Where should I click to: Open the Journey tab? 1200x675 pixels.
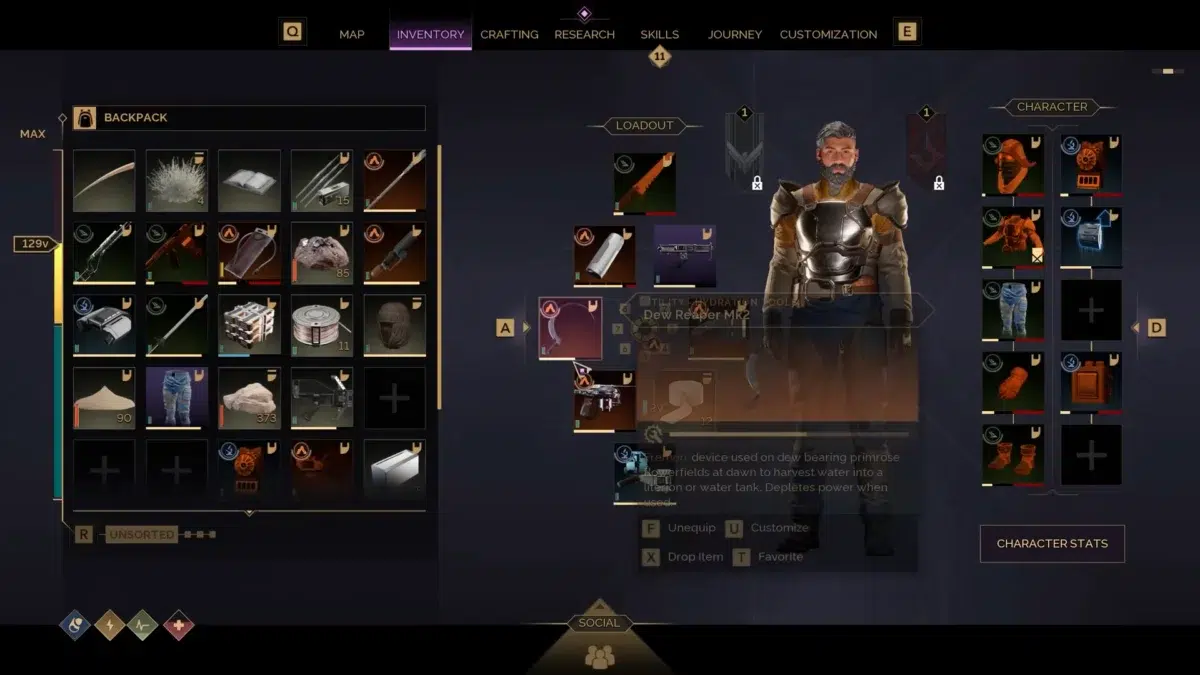pos(735,34)
